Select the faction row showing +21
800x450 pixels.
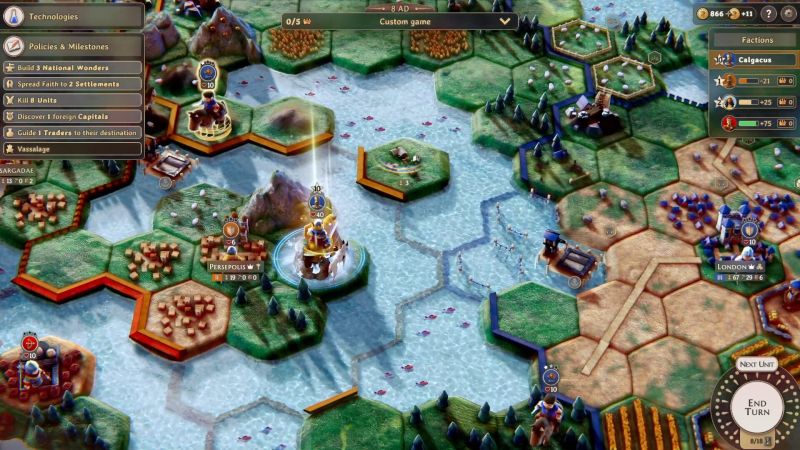(756, 81)
